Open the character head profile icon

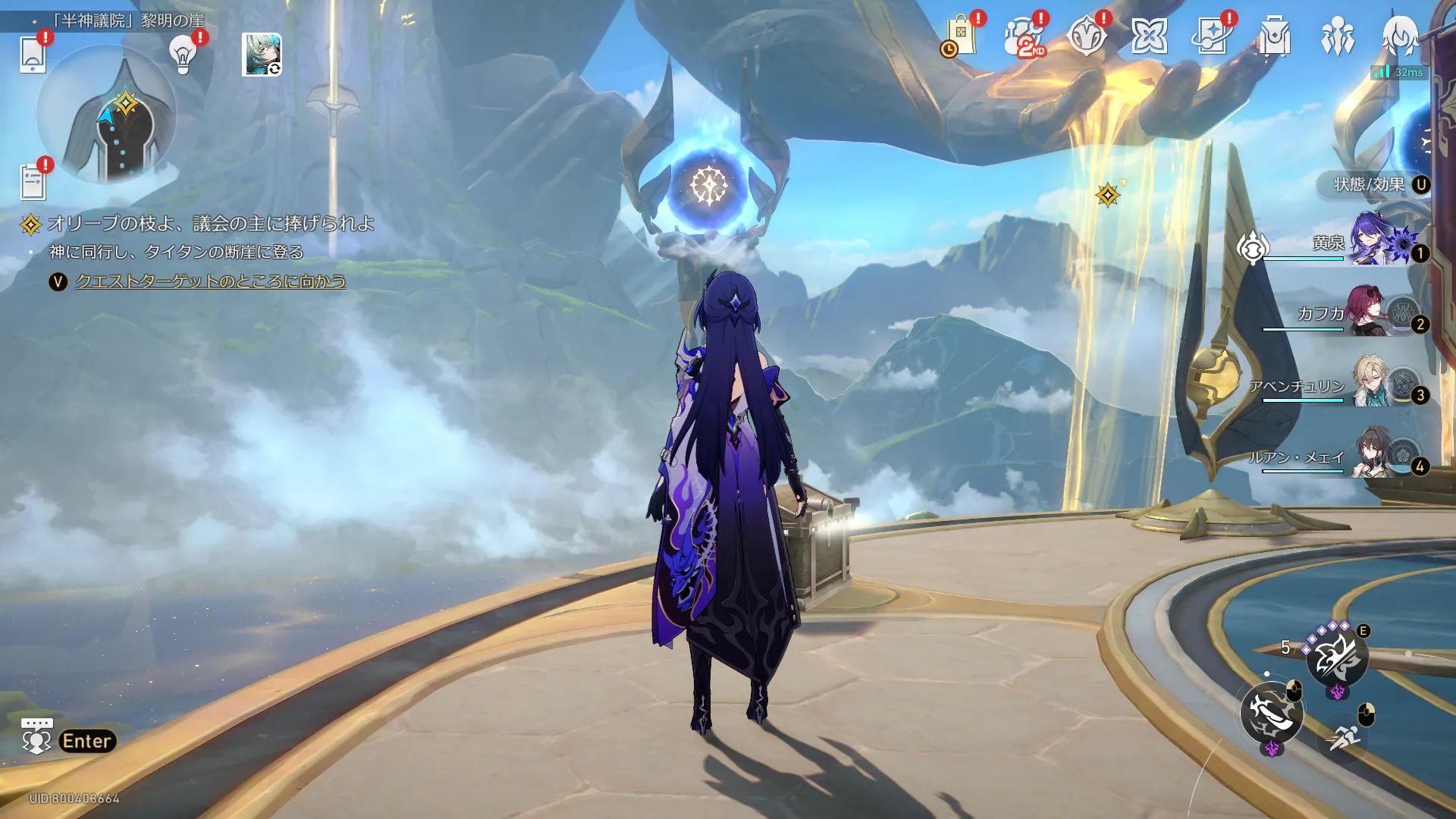pyautogui.click(x=1400, y=35)
